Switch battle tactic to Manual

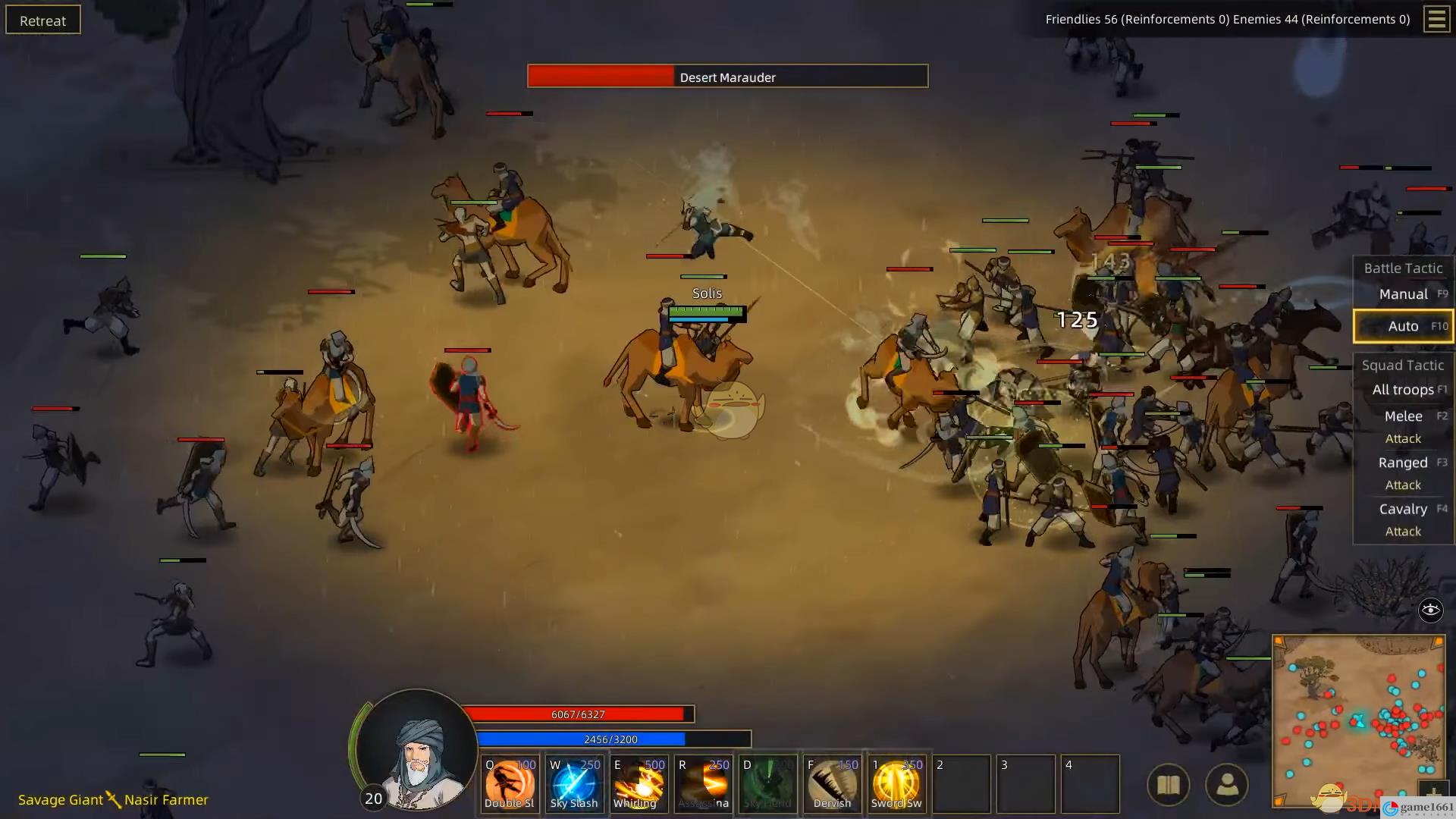coord(1403,294)
